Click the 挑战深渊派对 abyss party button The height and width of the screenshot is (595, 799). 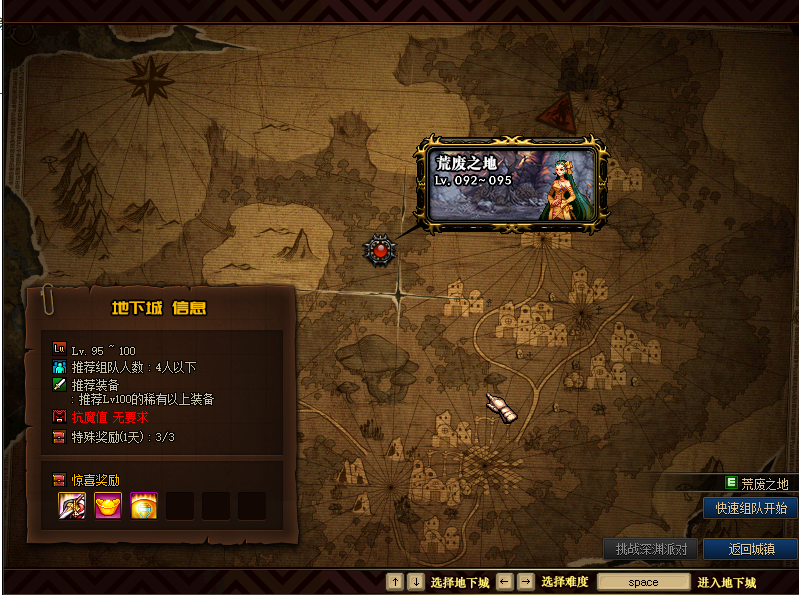click(650, 549)
